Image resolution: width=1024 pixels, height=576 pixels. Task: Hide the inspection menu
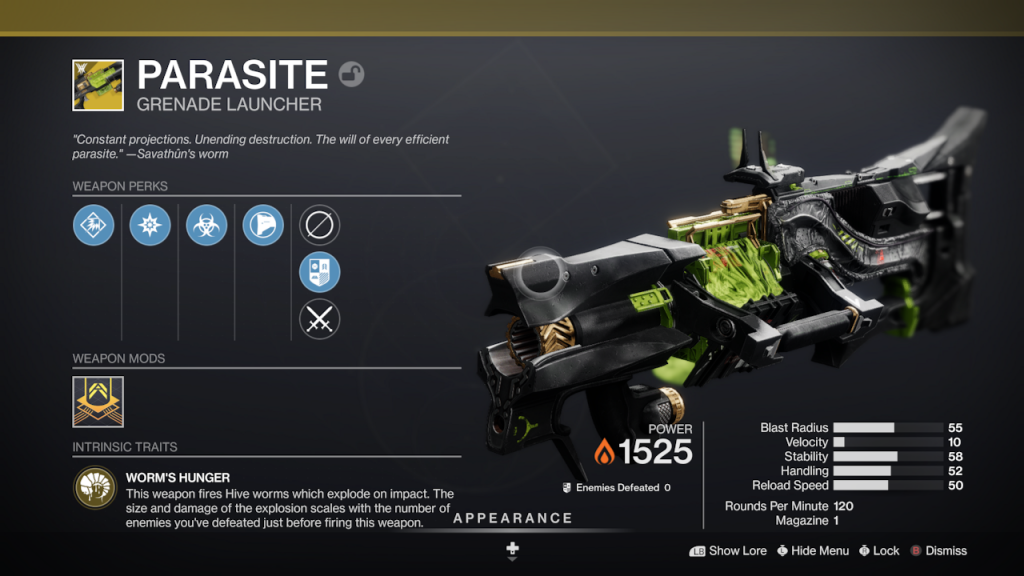[x=811, y=550]
